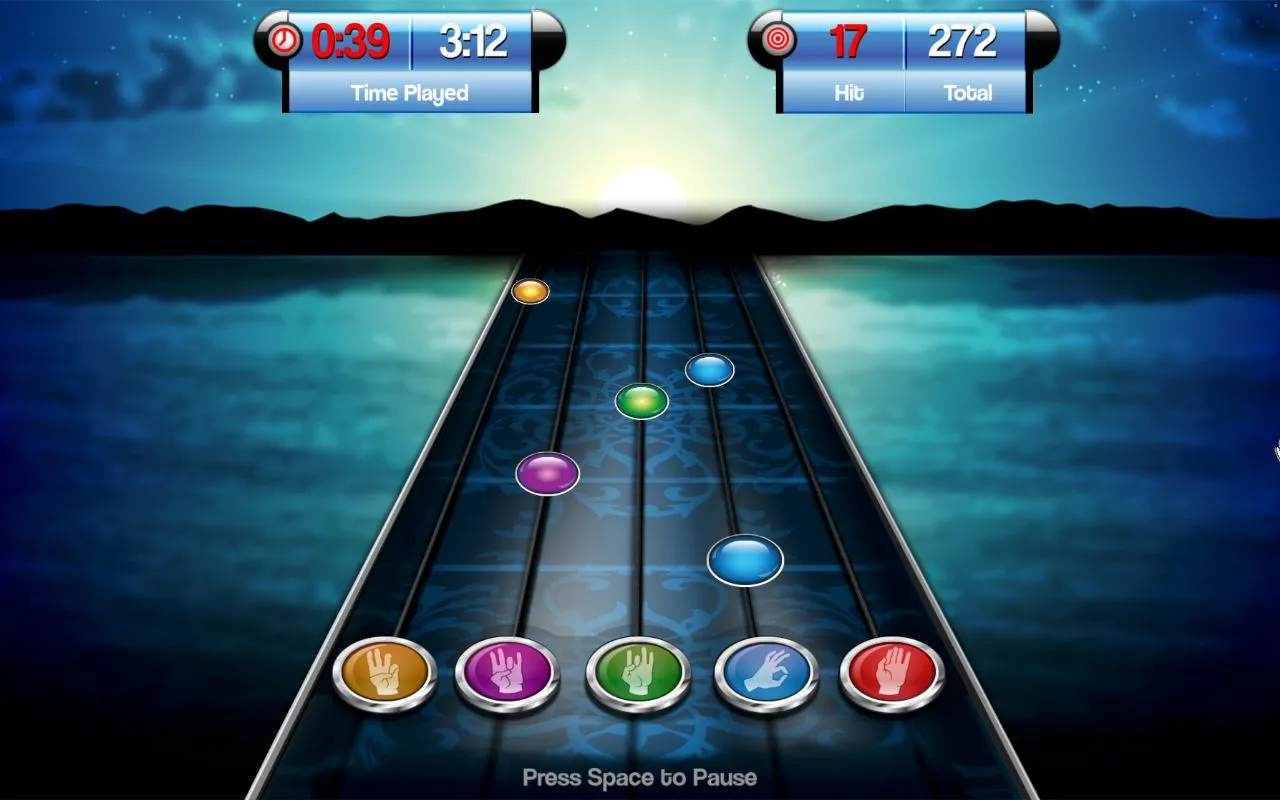Tap the green note on the highway
Viewport: 1280px width, 800px height.
641,400
